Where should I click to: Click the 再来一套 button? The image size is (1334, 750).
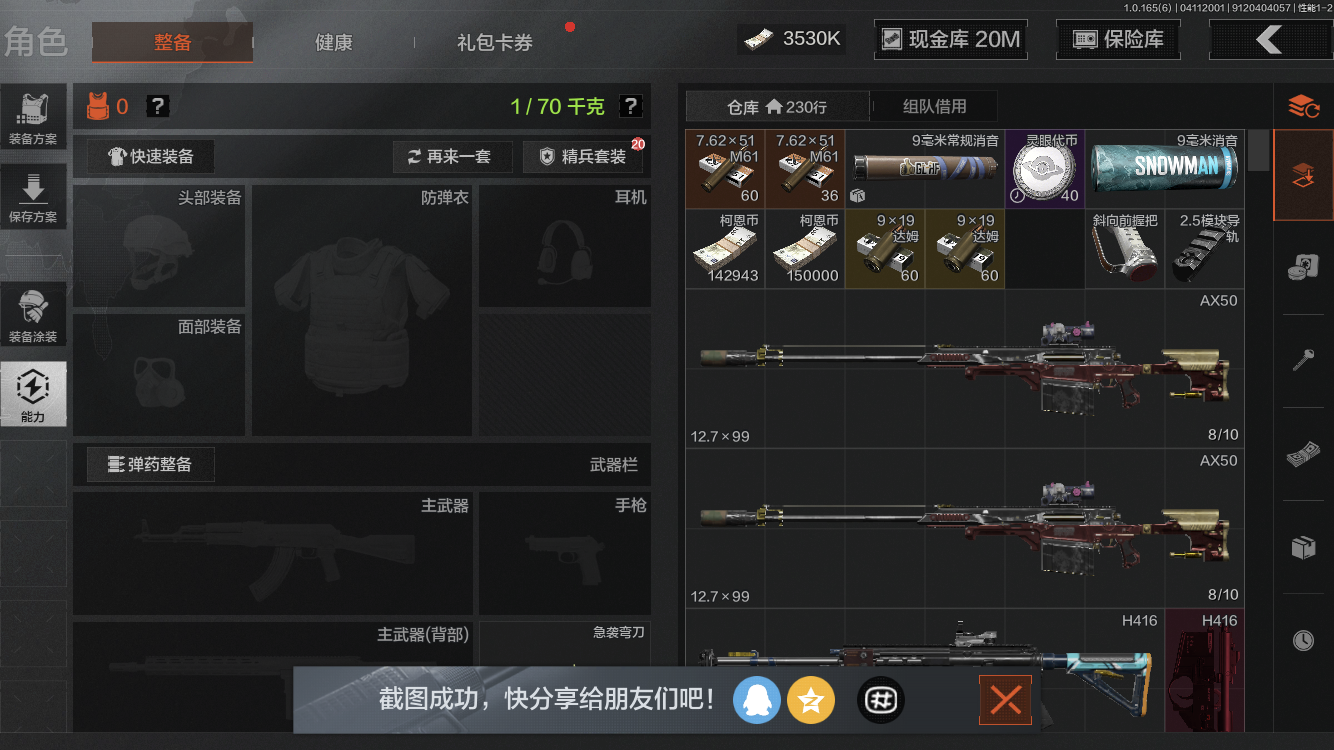pyautogui.click(x=452, y=157)
